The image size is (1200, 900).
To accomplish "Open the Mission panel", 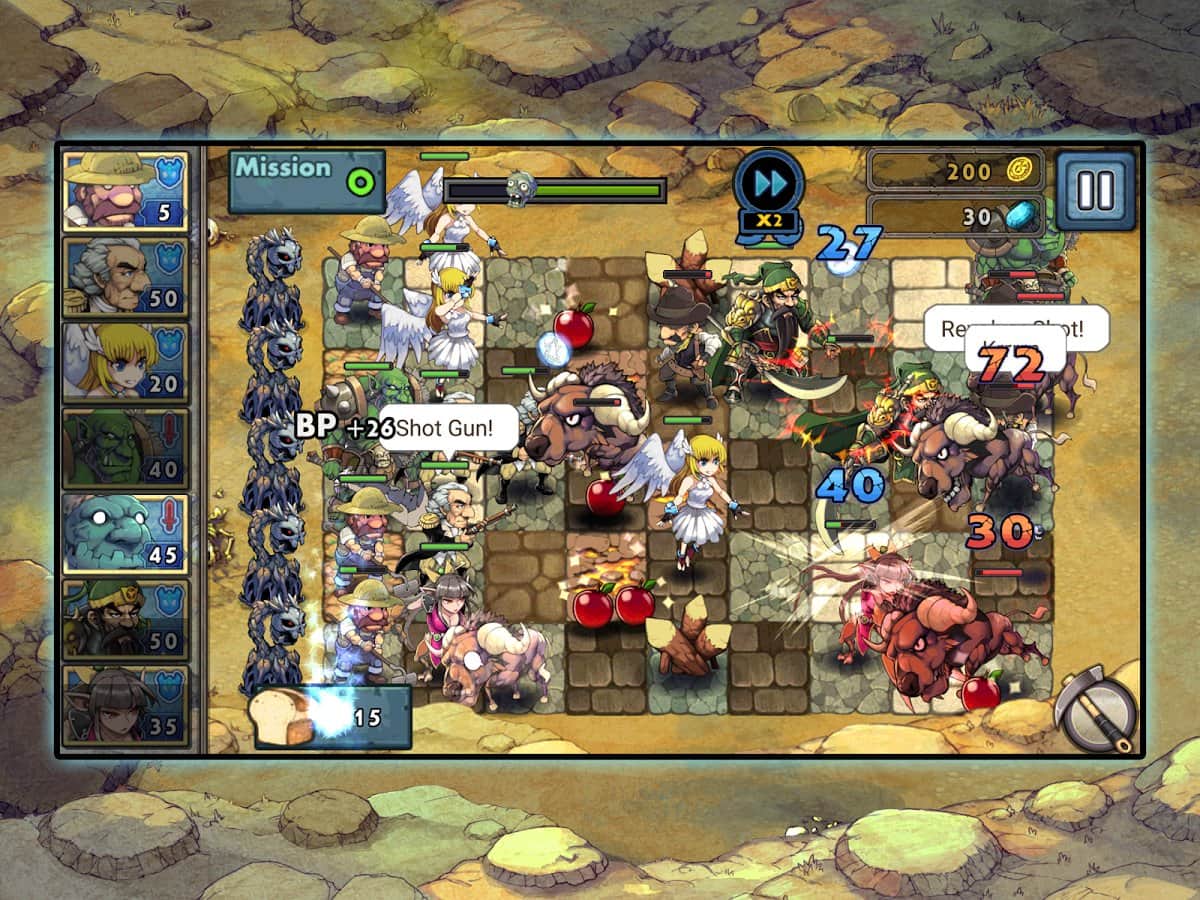I will (306, 181).
